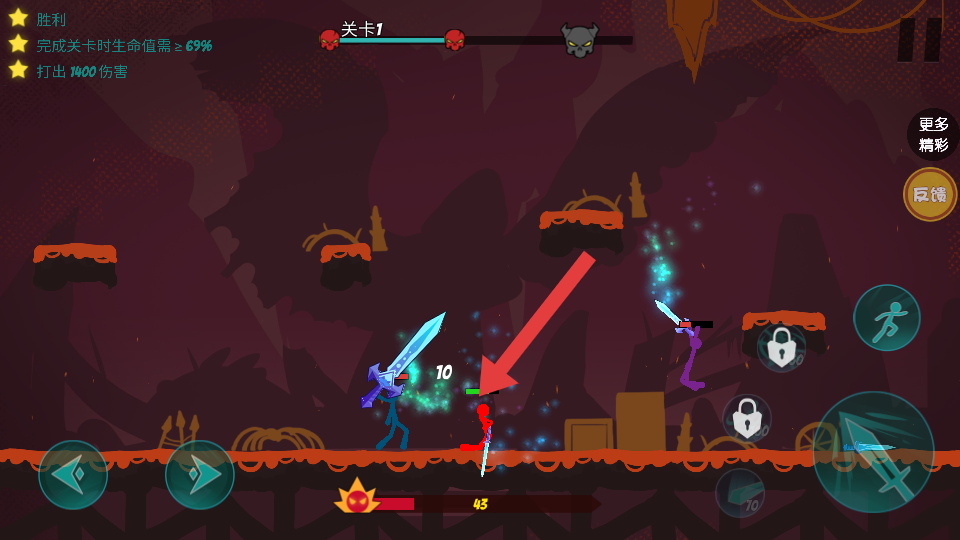Move left with the left arrow button
The width and height of the screenshot is (960, 540).
(73, 475)
